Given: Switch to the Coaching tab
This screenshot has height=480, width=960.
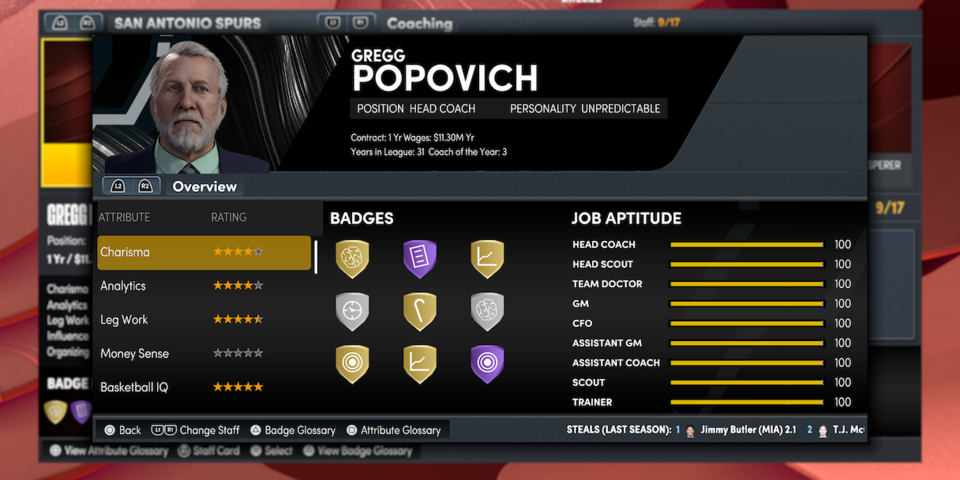Looking at the screenshot, I should 418,23.
